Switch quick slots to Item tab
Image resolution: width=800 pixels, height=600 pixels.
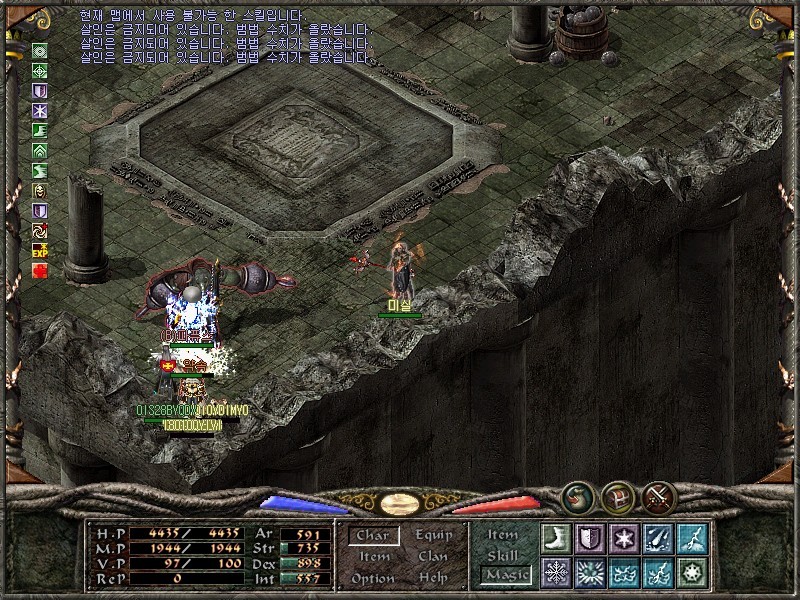click(503, 535)
